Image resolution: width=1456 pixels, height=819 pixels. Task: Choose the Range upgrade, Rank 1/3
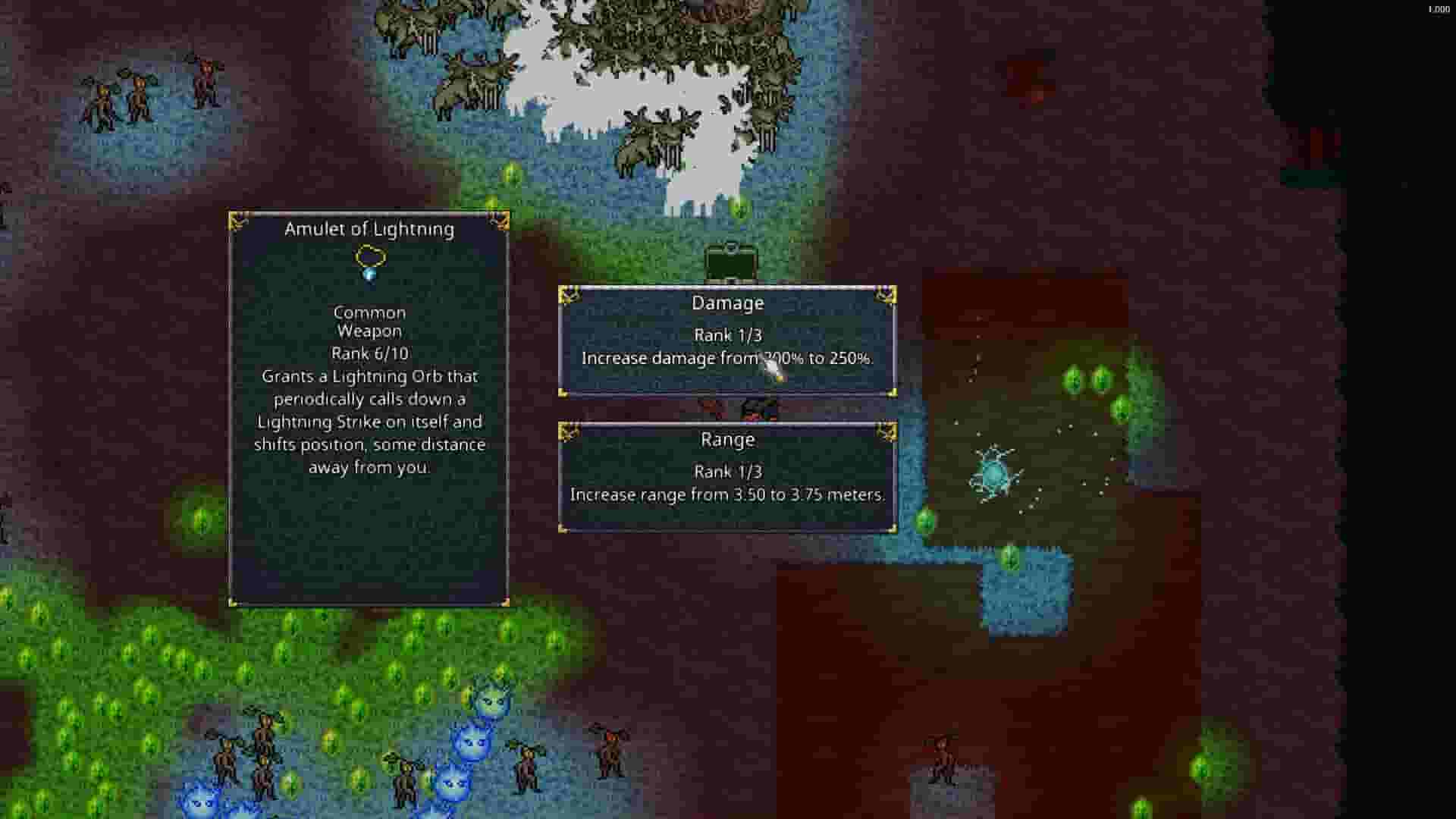pyautogui.click(x=726, y=471)
